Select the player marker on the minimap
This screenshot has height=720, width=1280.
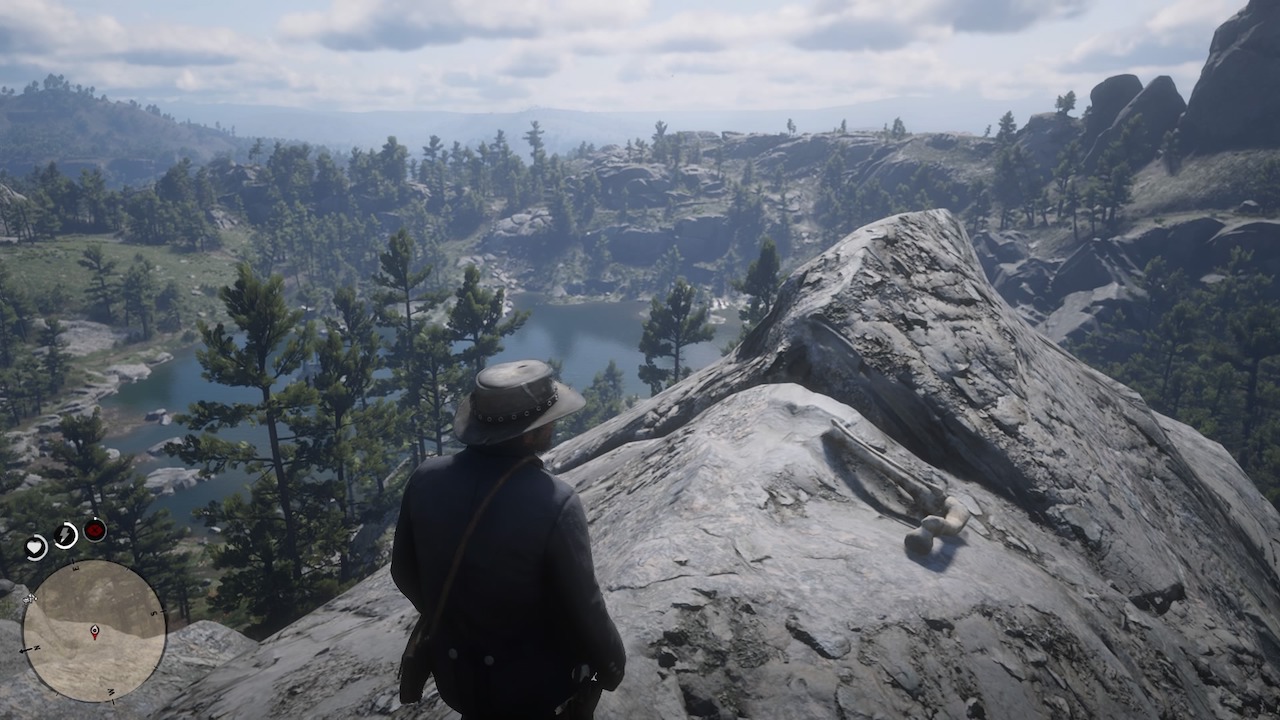(x=95, y=630)
